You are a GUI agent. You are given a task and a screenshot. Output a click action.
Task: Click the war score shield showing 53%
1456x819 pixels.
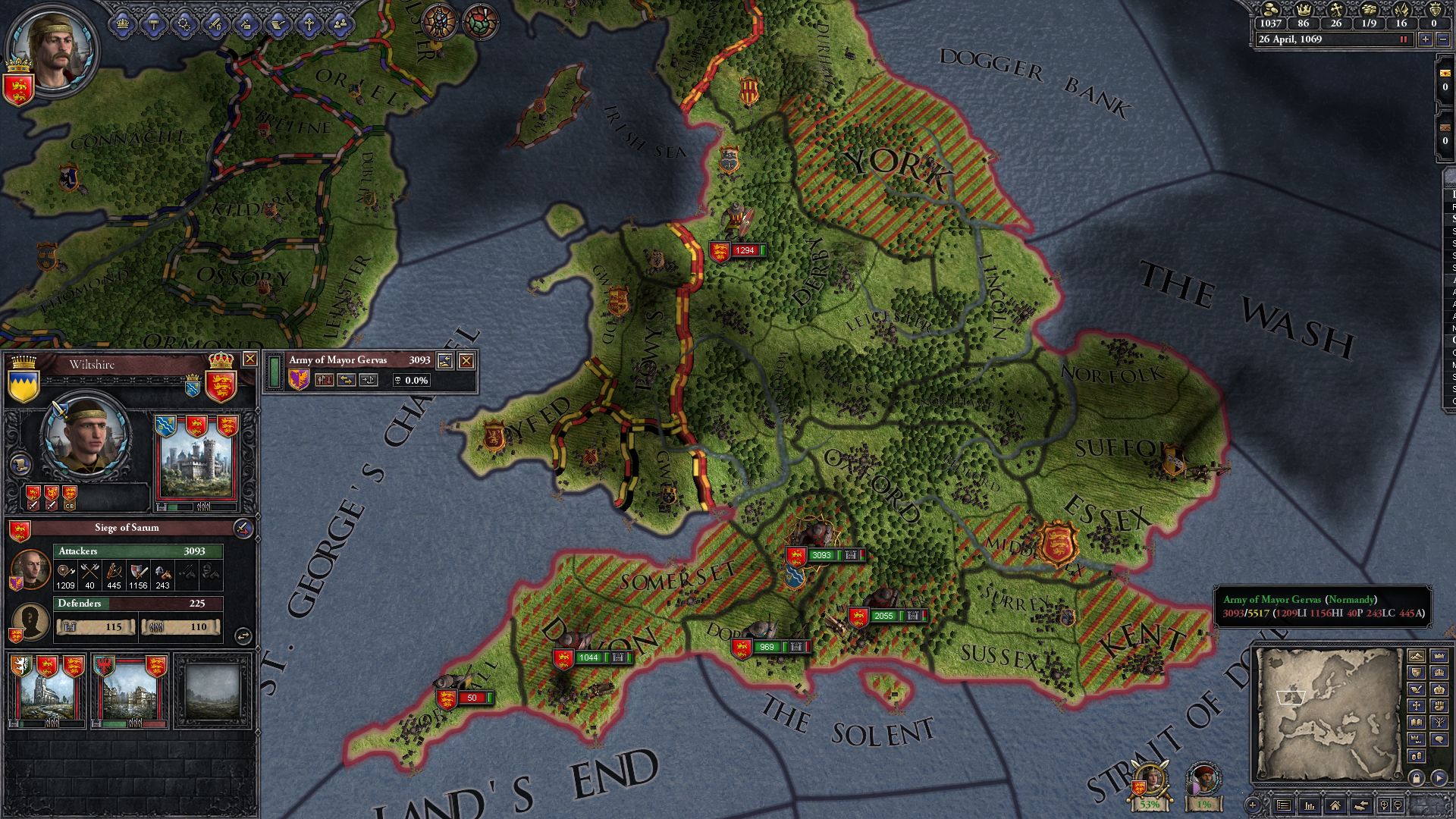[1148, 786]
